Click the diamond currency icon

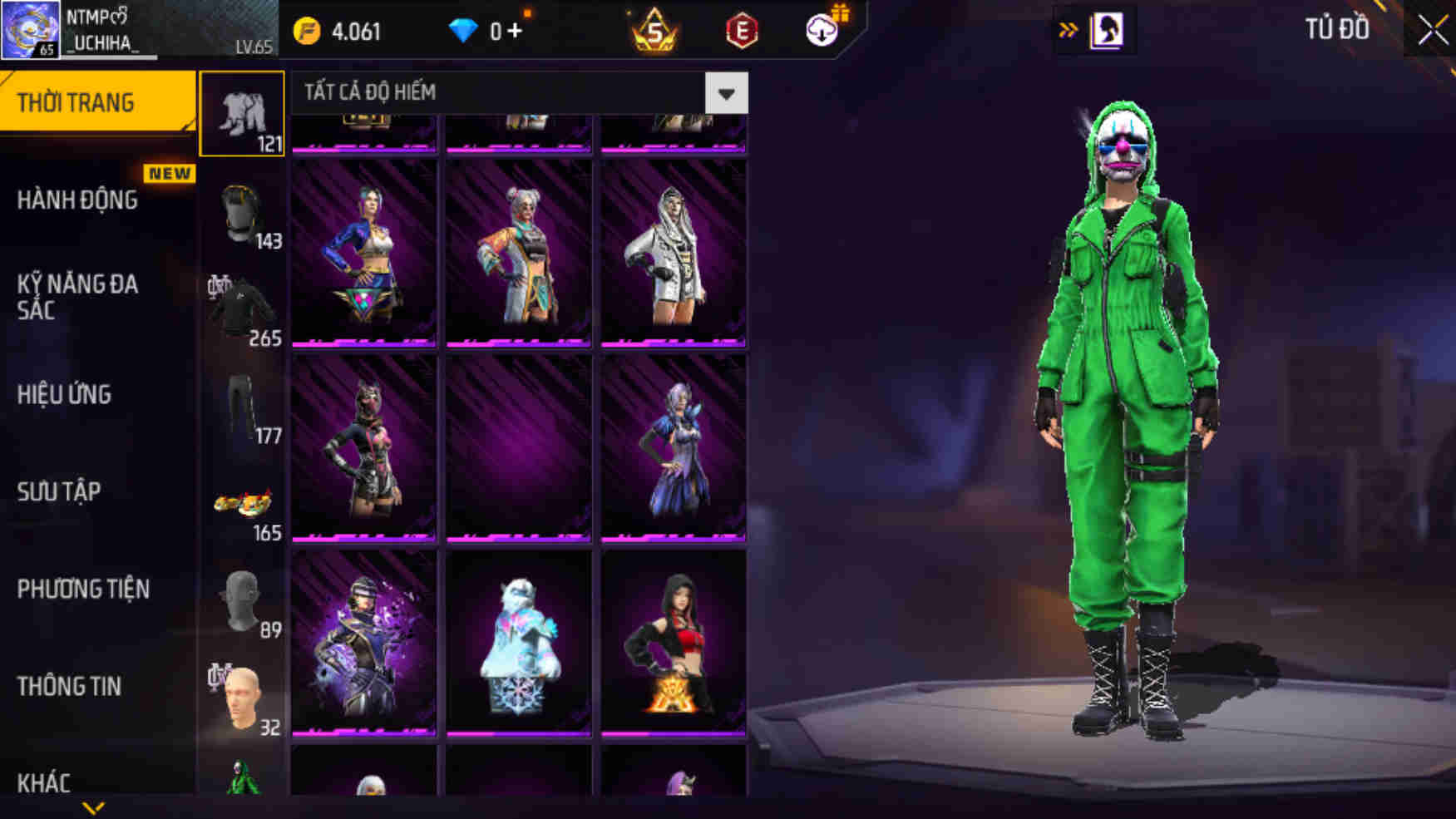463,30
